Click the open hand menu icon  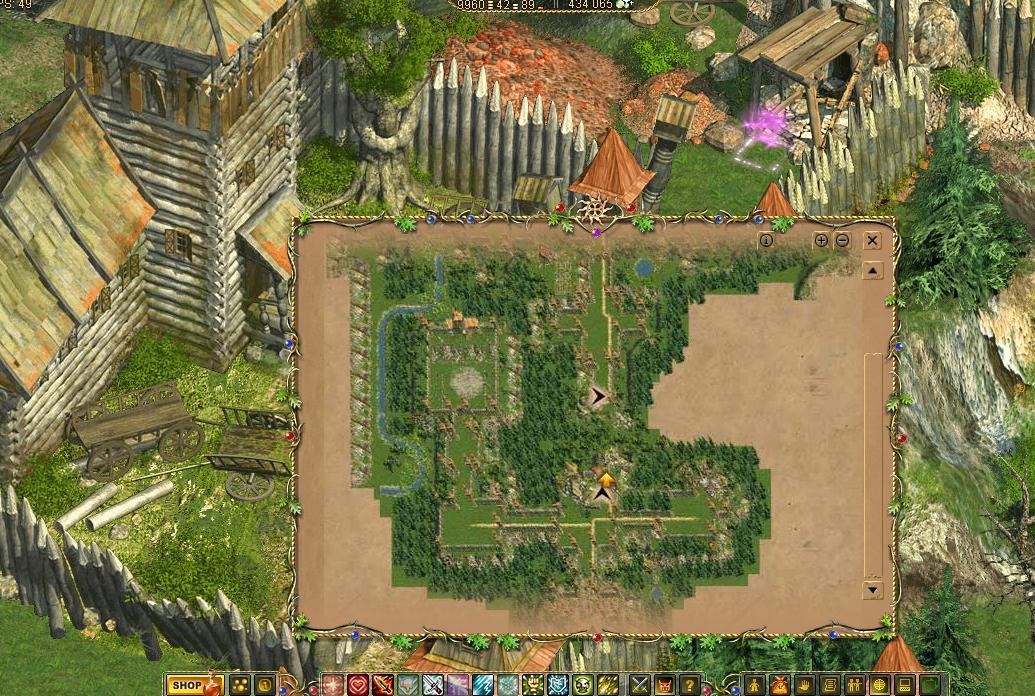pyautogui.click(x=803, y=685)
